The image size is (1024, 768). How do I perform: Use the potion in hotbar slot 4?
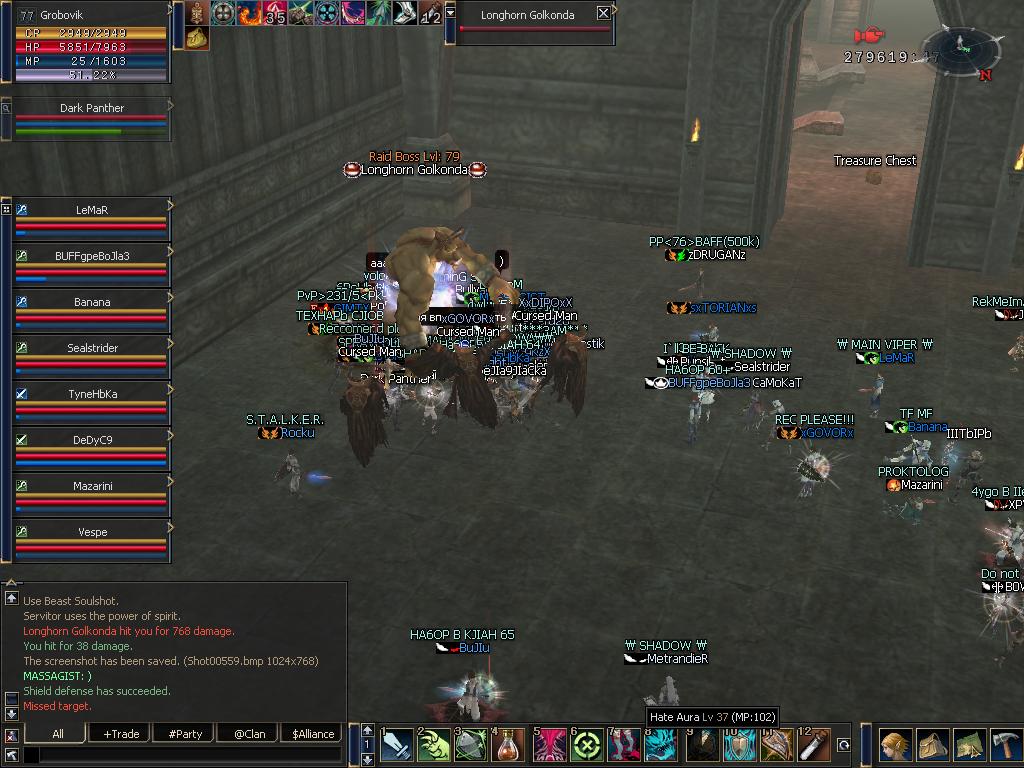click(510, 746)
